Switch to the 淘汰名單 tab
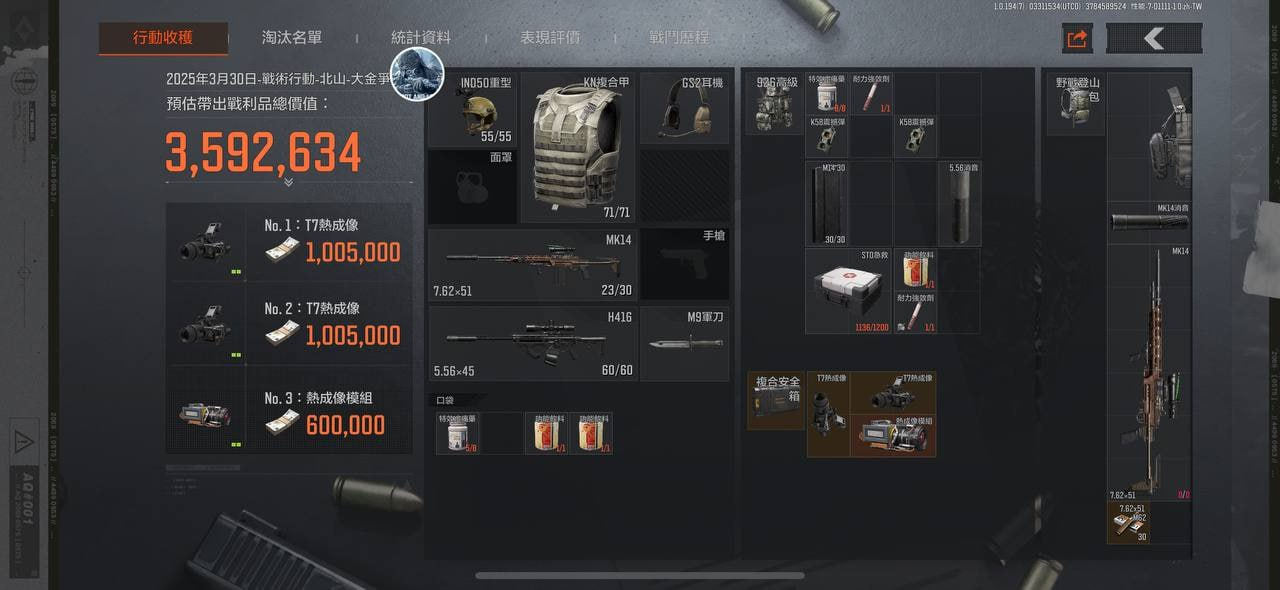1280x590 pixels. (x=292, y=38)
